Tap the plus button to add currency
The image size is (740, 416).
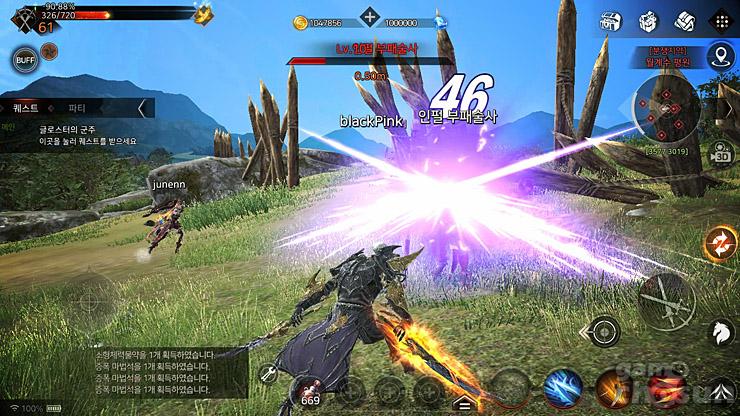click(371, 17)
